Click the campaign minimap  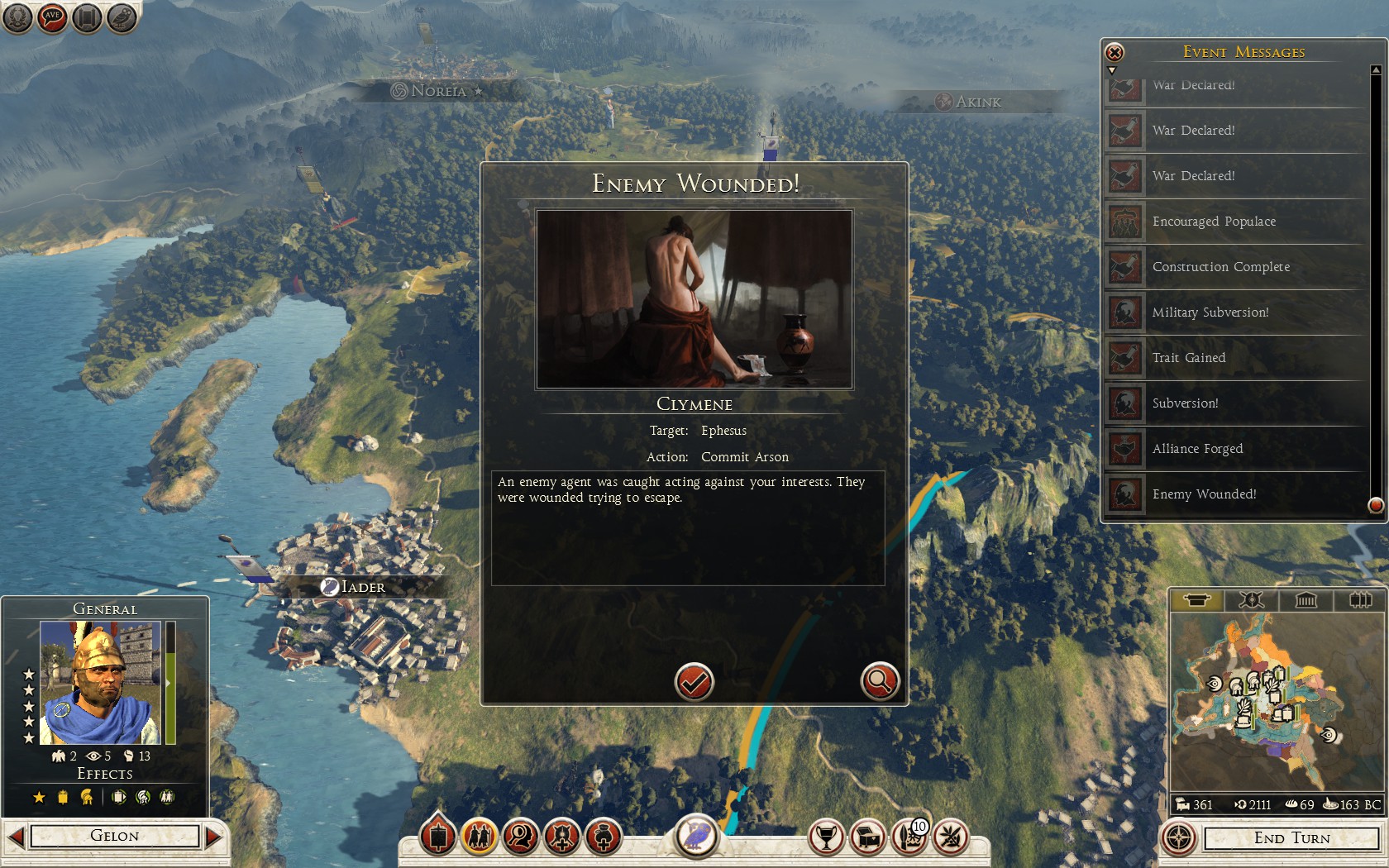tap(1275, 703)
